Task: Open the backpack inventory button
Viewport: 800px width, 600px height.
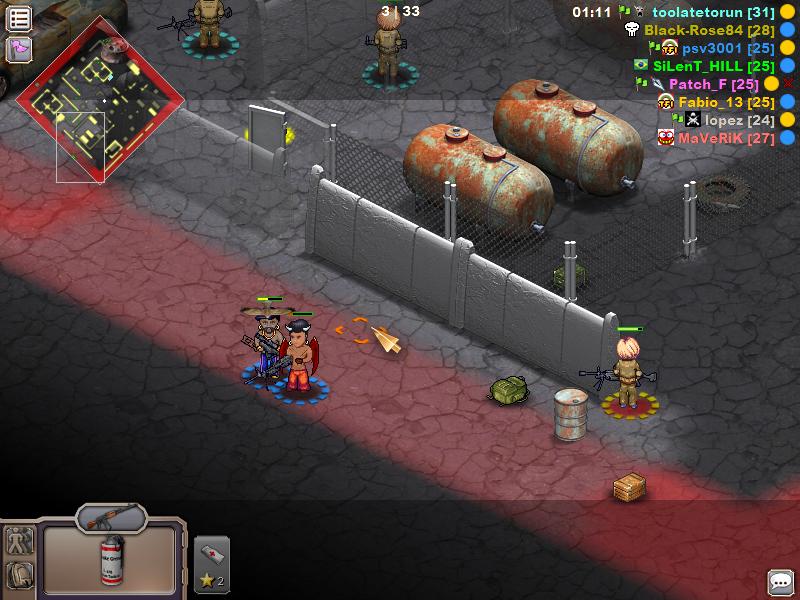Action: tap(20, 575)
